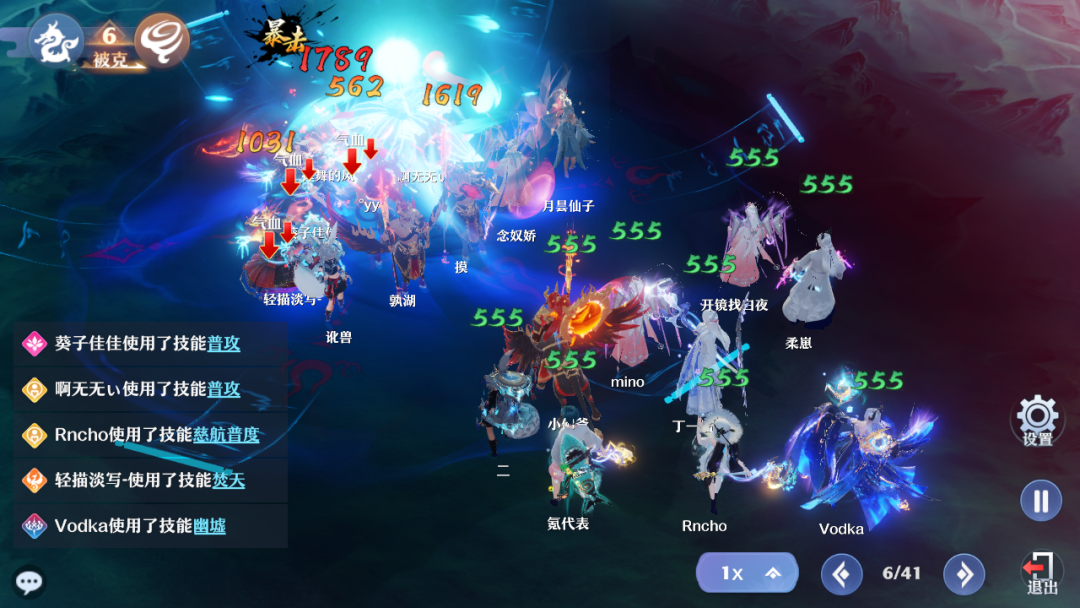Open the 普攻 skill link for 啊无无い
This screenshot has width=1080, height=608.
pos(224,389)
